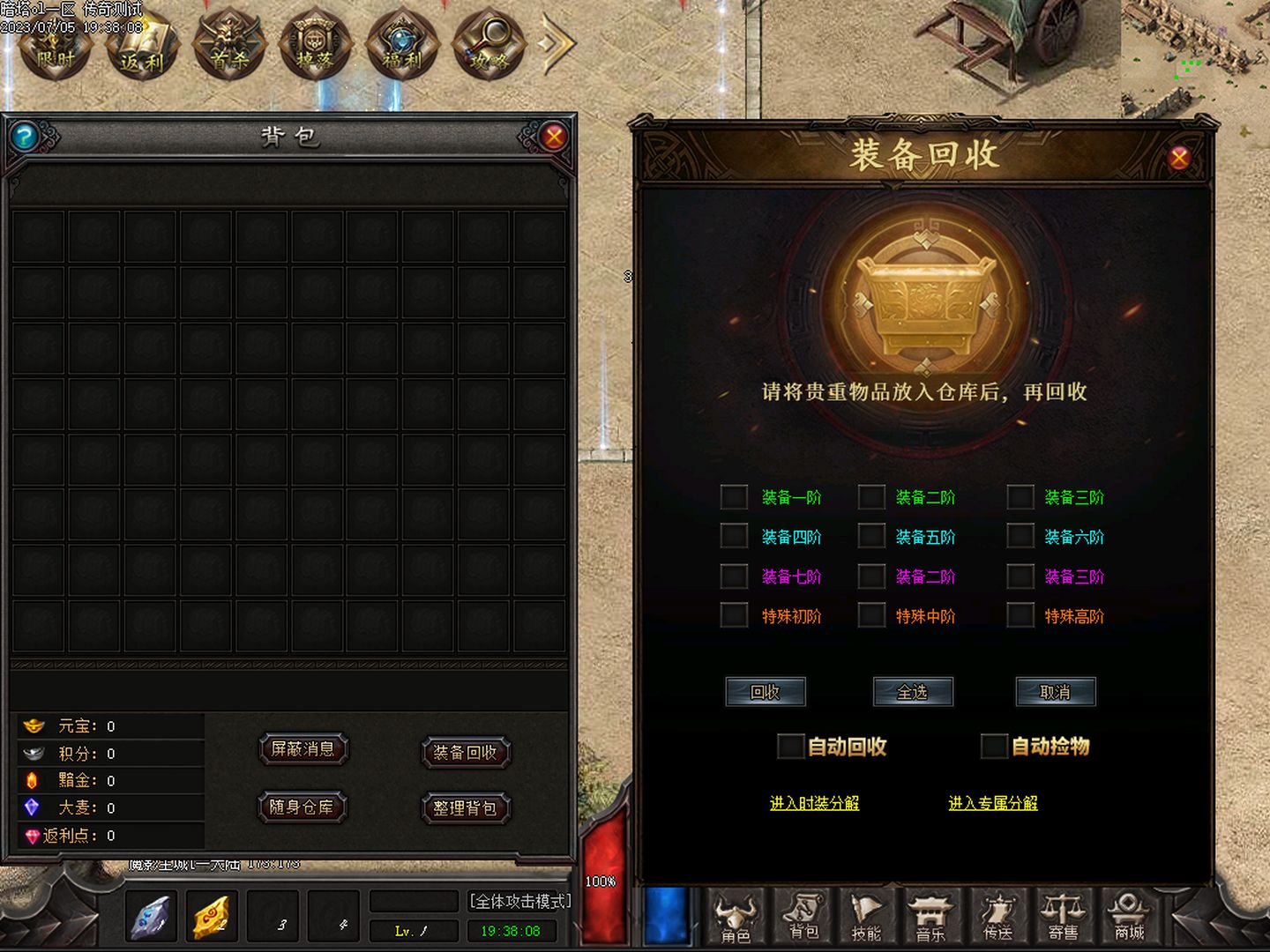Follow the 进入时装分解 link
Viewport: 1270px width, 952px height.
[x=814, y=803]
